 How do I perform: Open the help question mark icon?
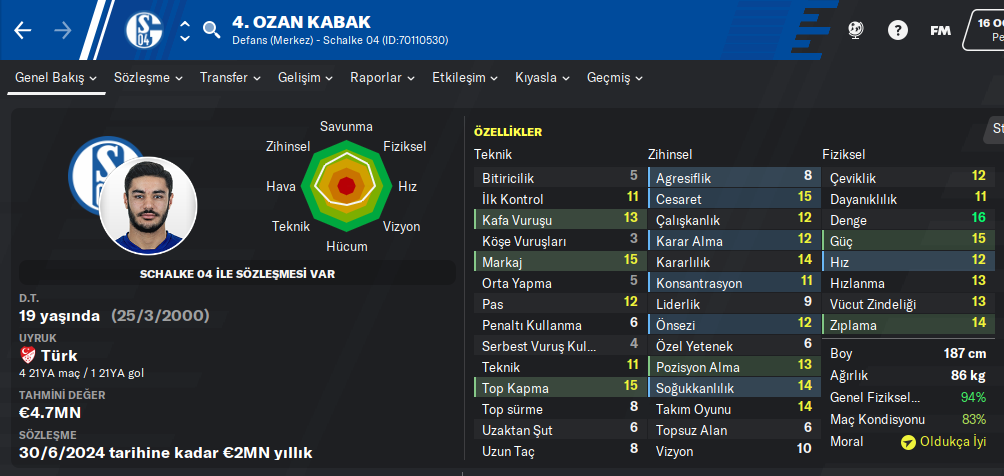897,30
